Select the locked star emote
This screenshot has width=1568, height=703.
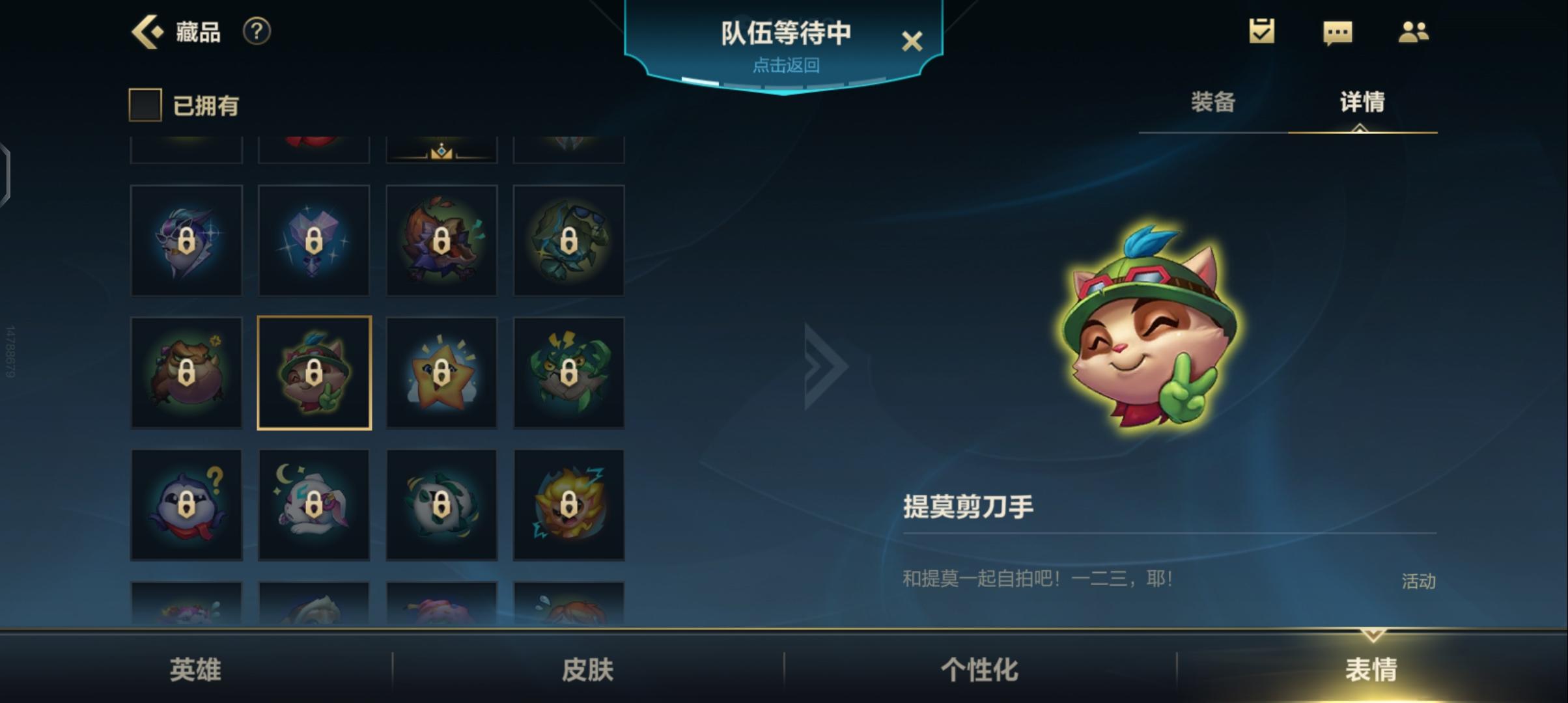click(x=441, y=372)
